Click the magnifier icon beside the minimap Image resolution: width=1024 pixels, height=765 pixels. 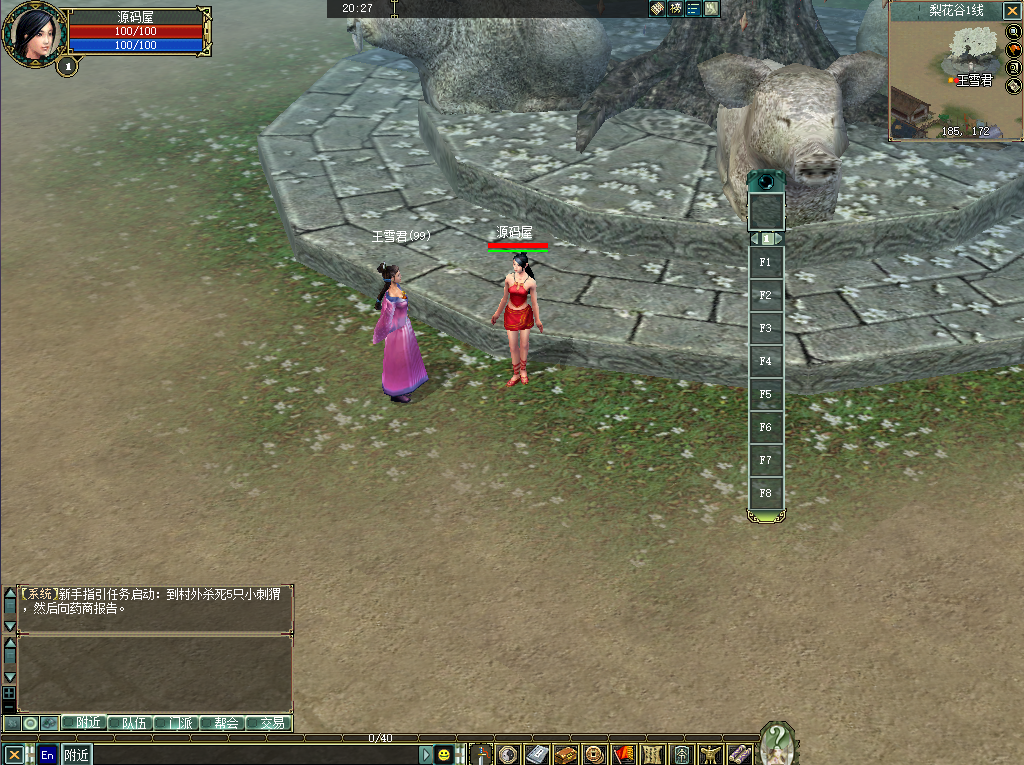click(x=1013, y=32)
